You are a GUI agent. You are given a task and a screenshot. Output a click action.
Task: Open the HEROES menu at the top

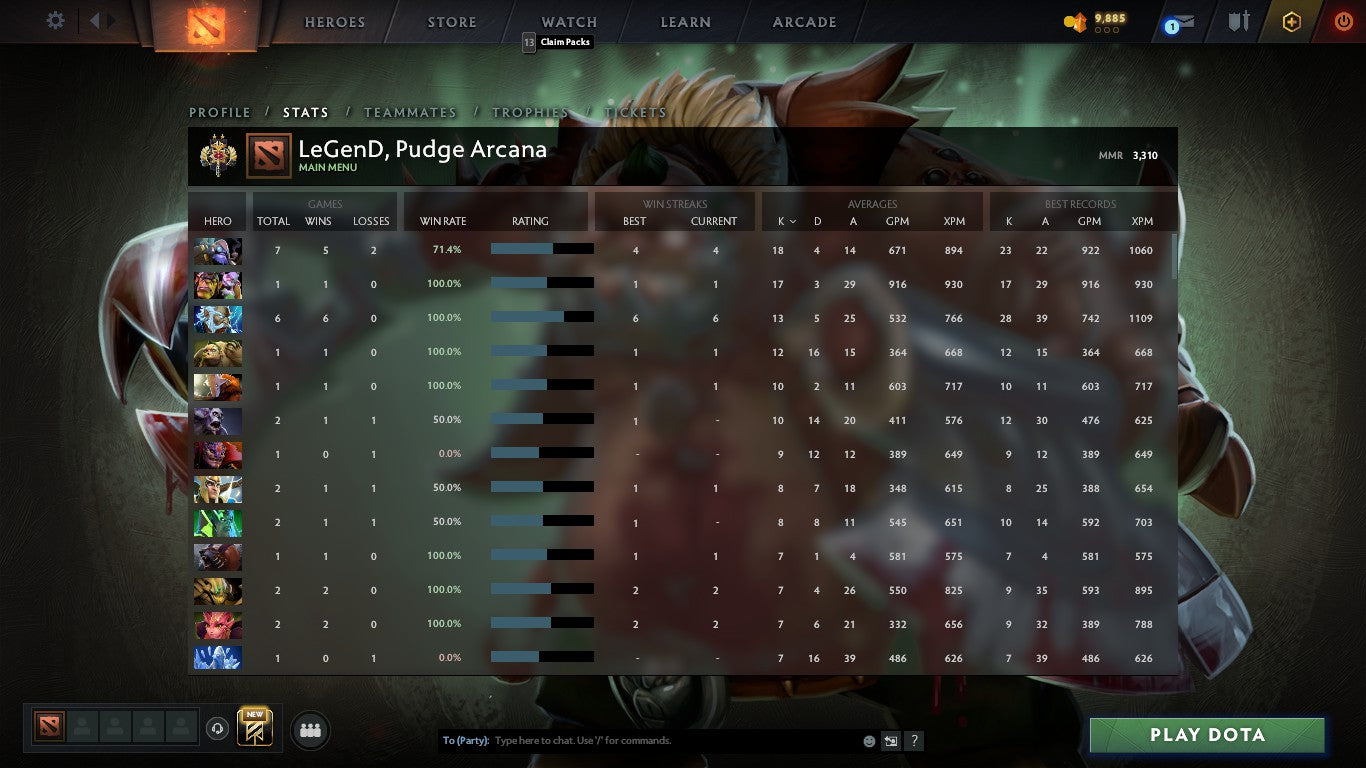tap(334, 21)
